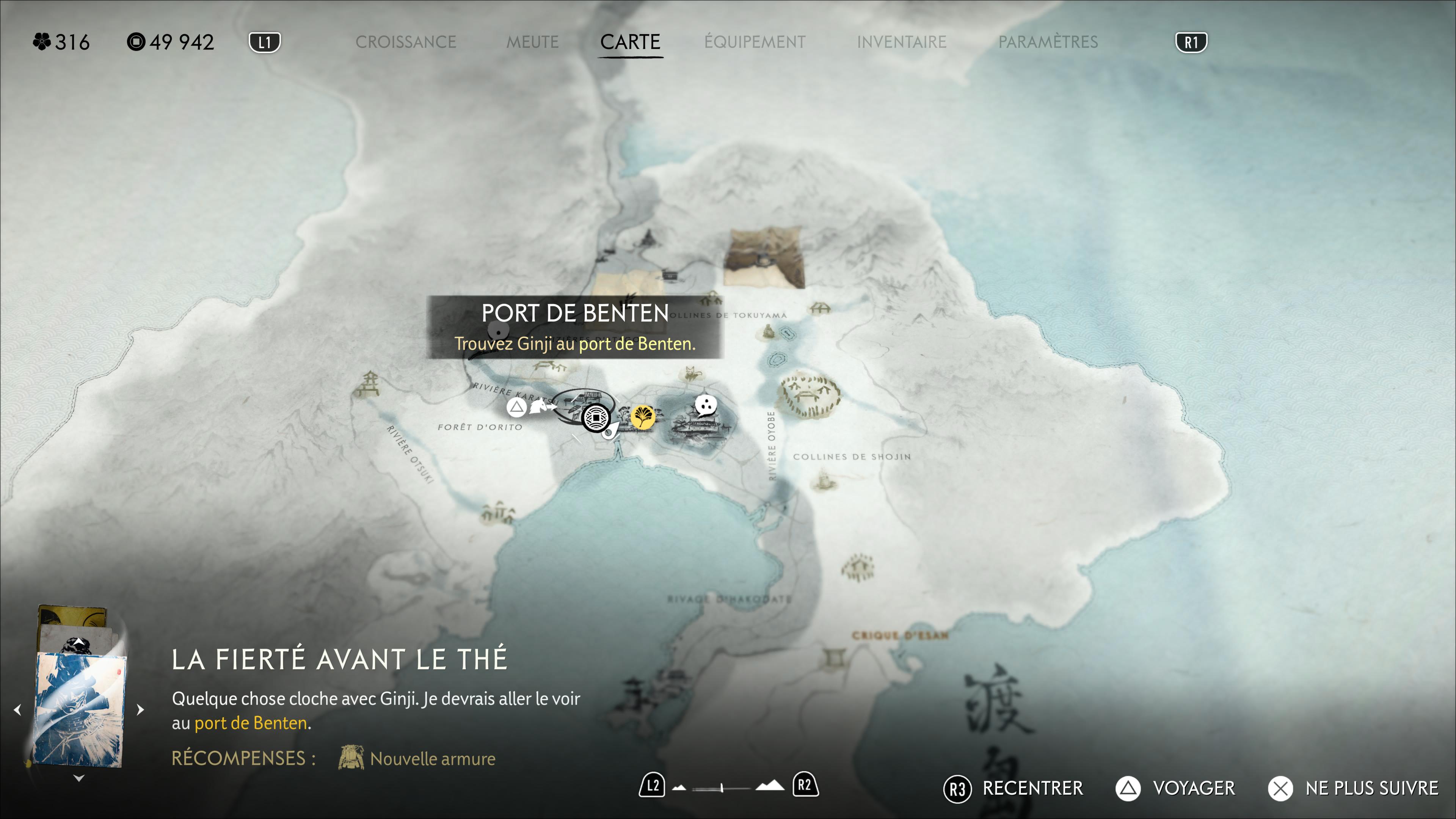Select the speech bubble map marker

[705, 405]
